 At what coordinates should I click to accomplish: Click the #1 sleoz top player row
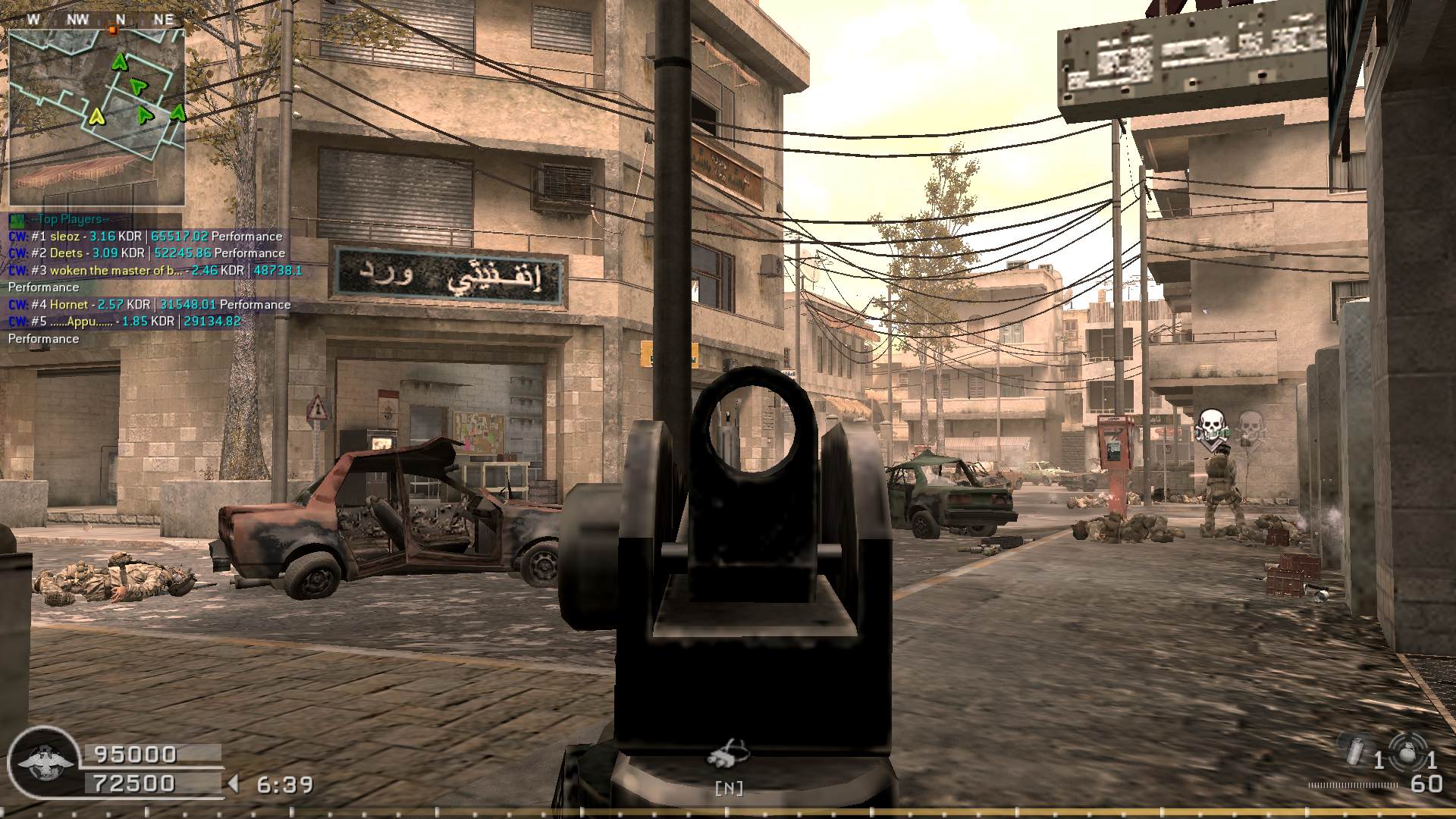[x=146, y=237]
